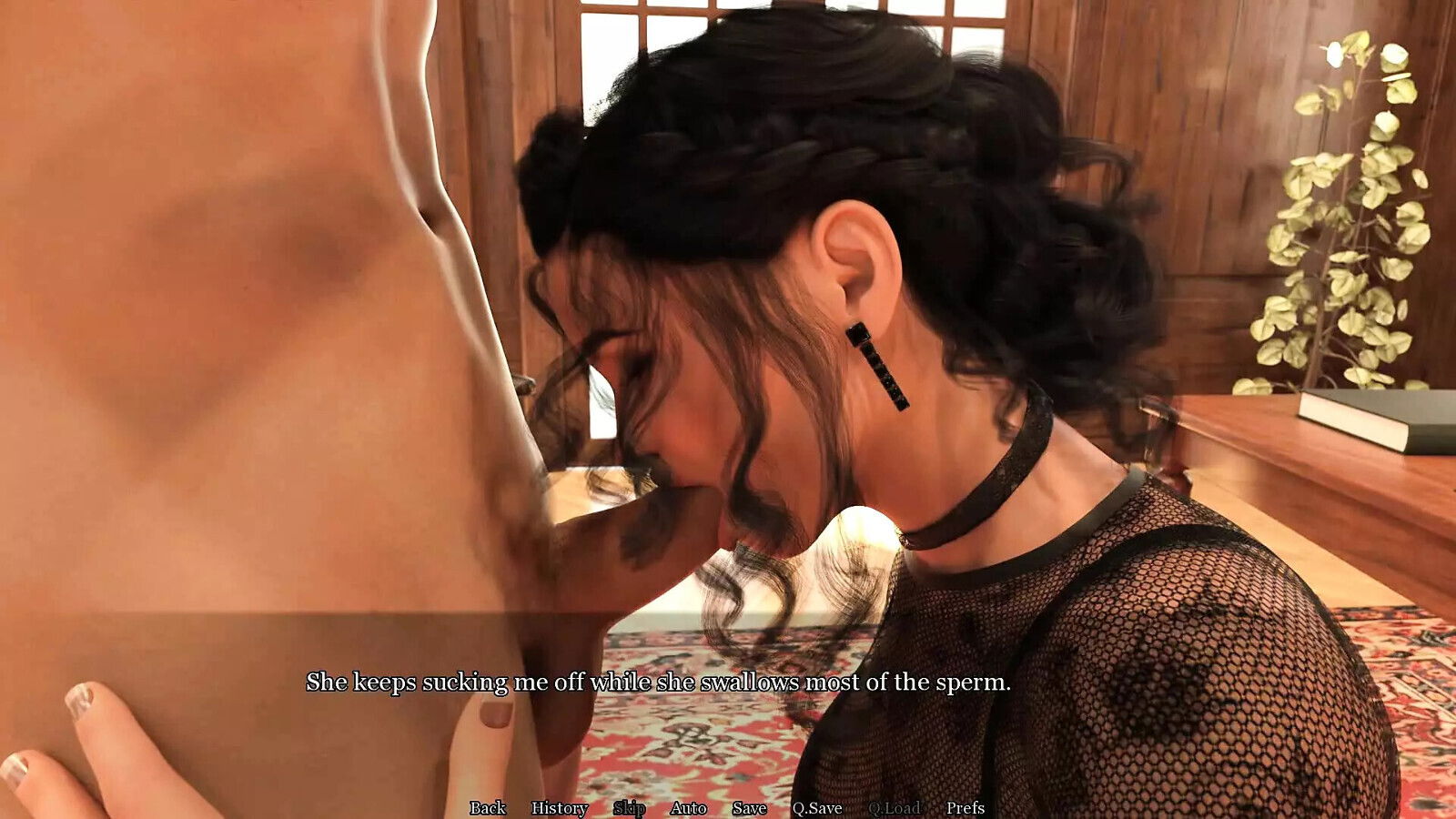Select Skip to fast-forward text
The width and height of the screenshot is (1456, 819).
(630, 808)
